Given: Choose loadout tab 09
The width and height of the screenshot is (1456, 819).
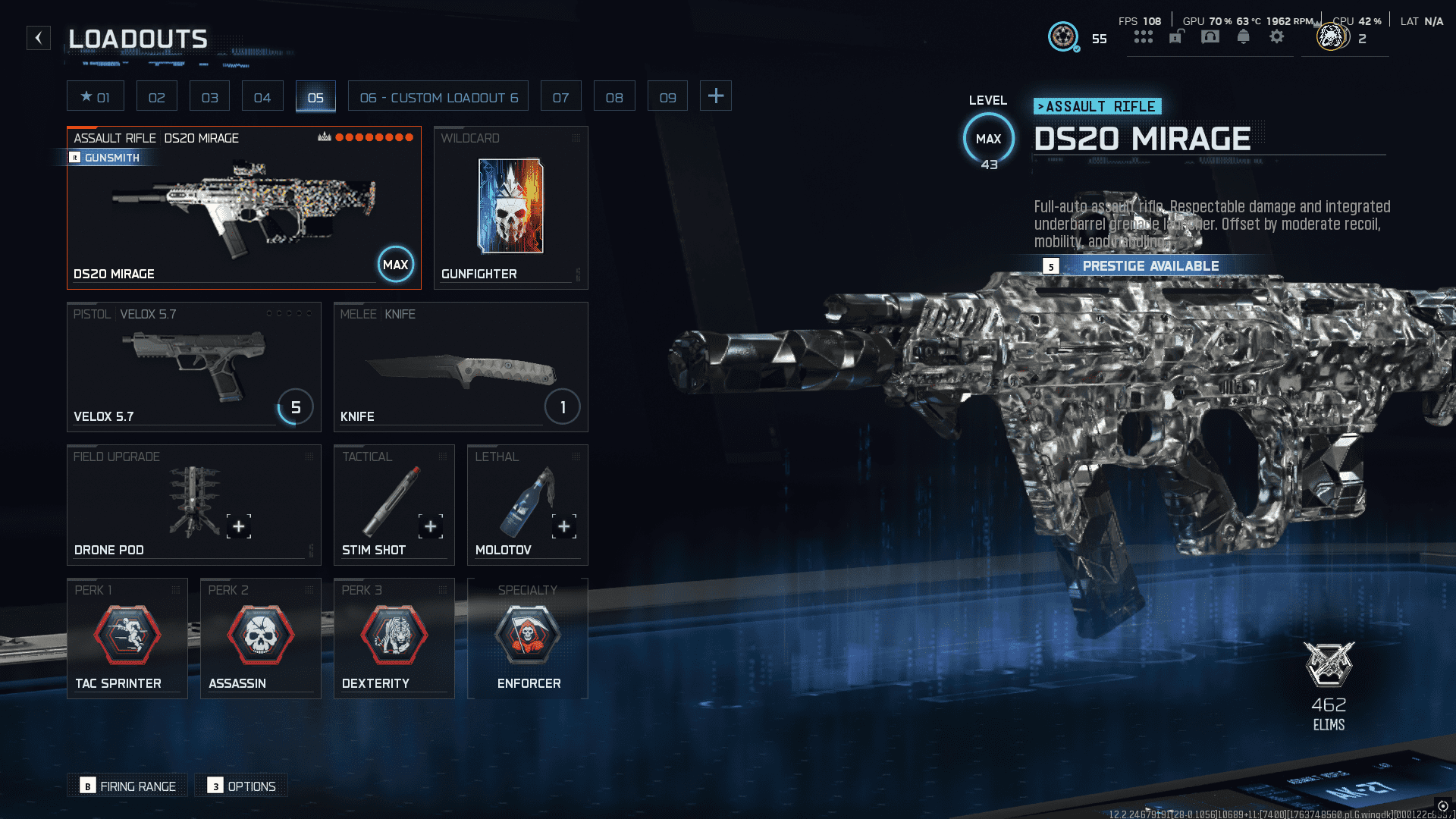Looking at the screenshot, I should pos(667,97).
